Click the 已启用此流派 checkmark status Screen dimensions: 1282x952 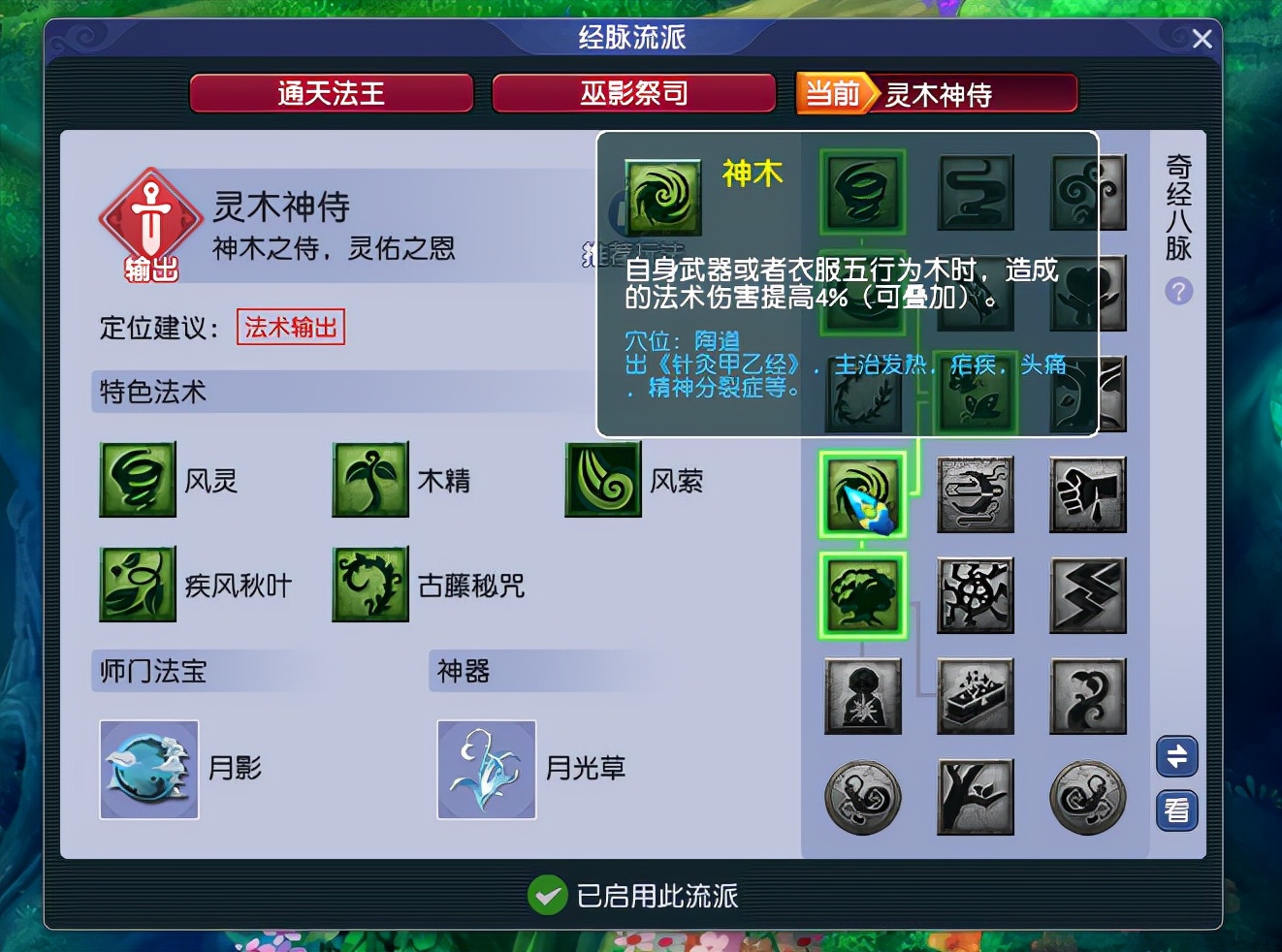click(x=549, y=897)
